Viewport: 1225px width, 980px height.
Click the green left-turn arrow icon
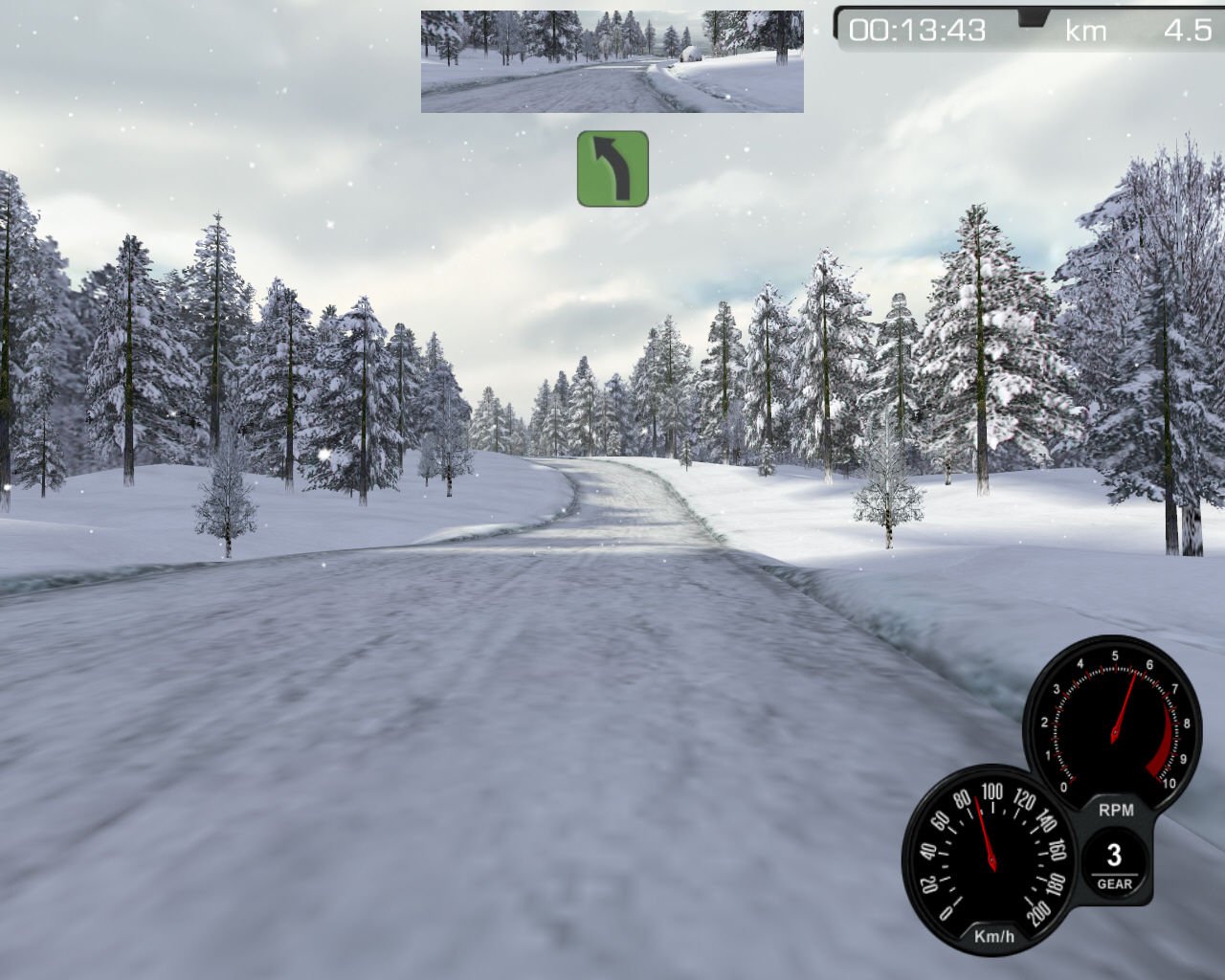[x=612, y=168]
